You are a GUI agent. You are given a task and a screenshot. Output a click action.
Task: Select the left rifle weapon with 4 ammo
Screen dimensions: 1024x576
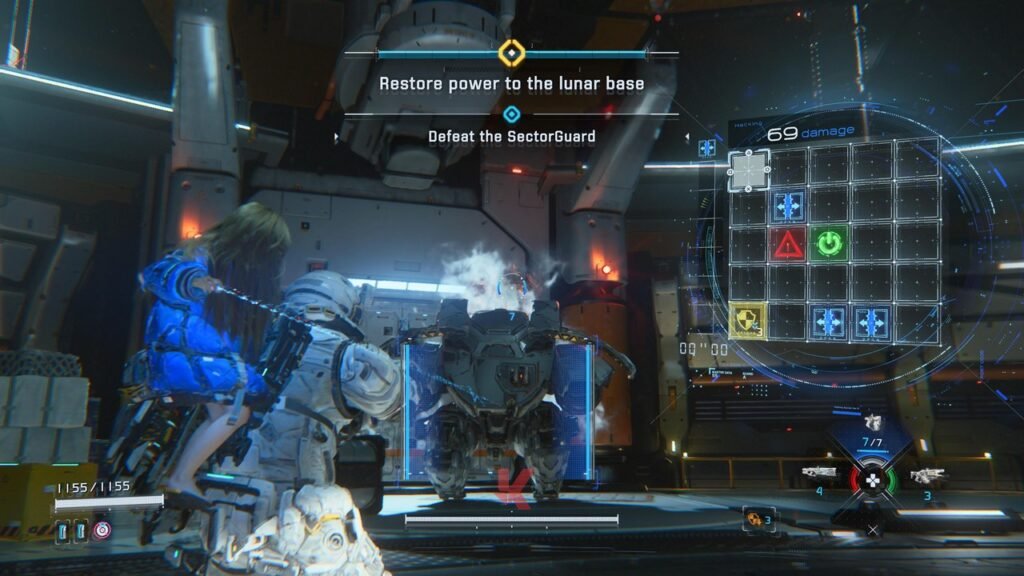[x=818, y=472]
